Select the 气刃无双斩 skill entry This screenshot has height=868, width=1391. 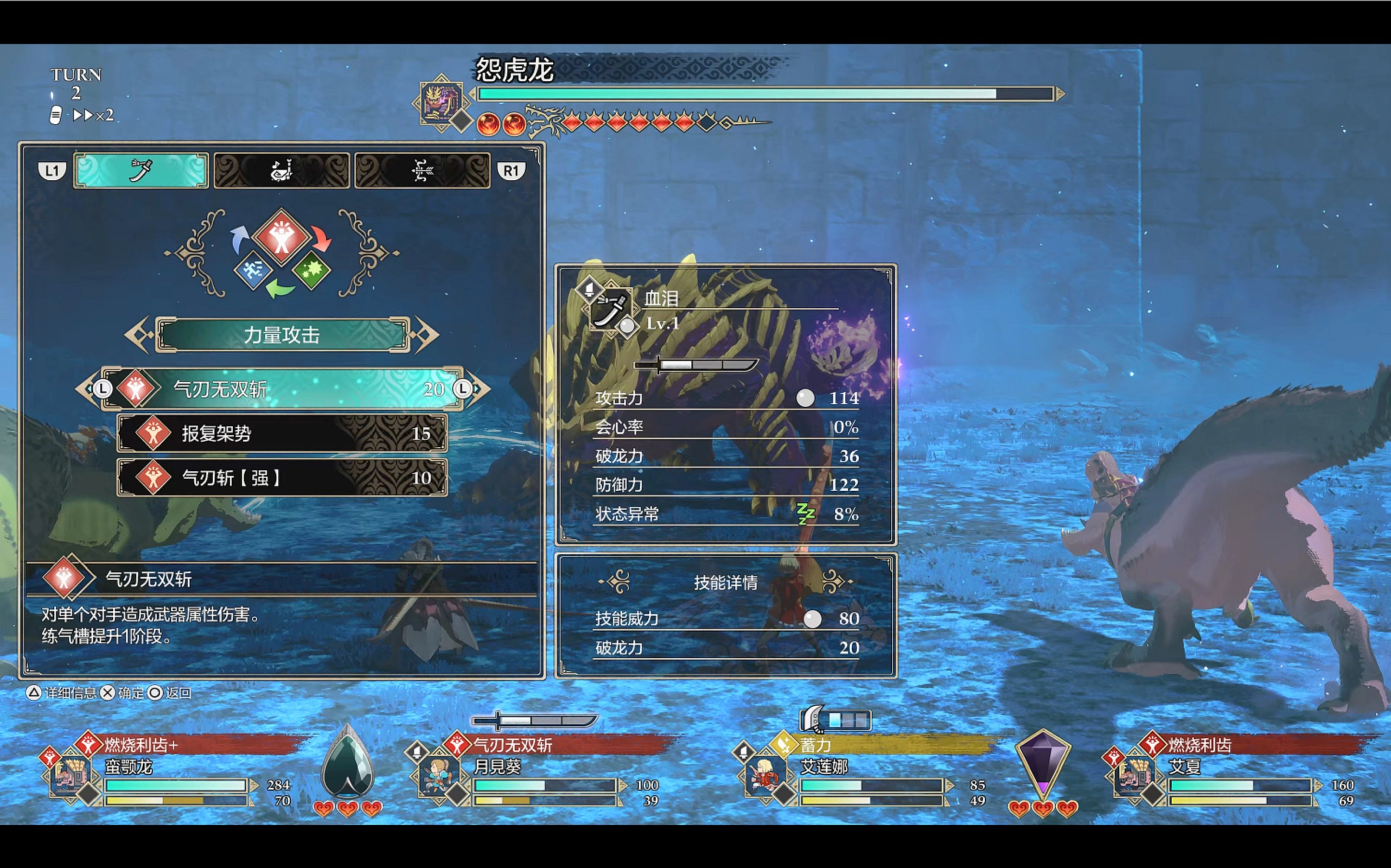tap(281, 389)
